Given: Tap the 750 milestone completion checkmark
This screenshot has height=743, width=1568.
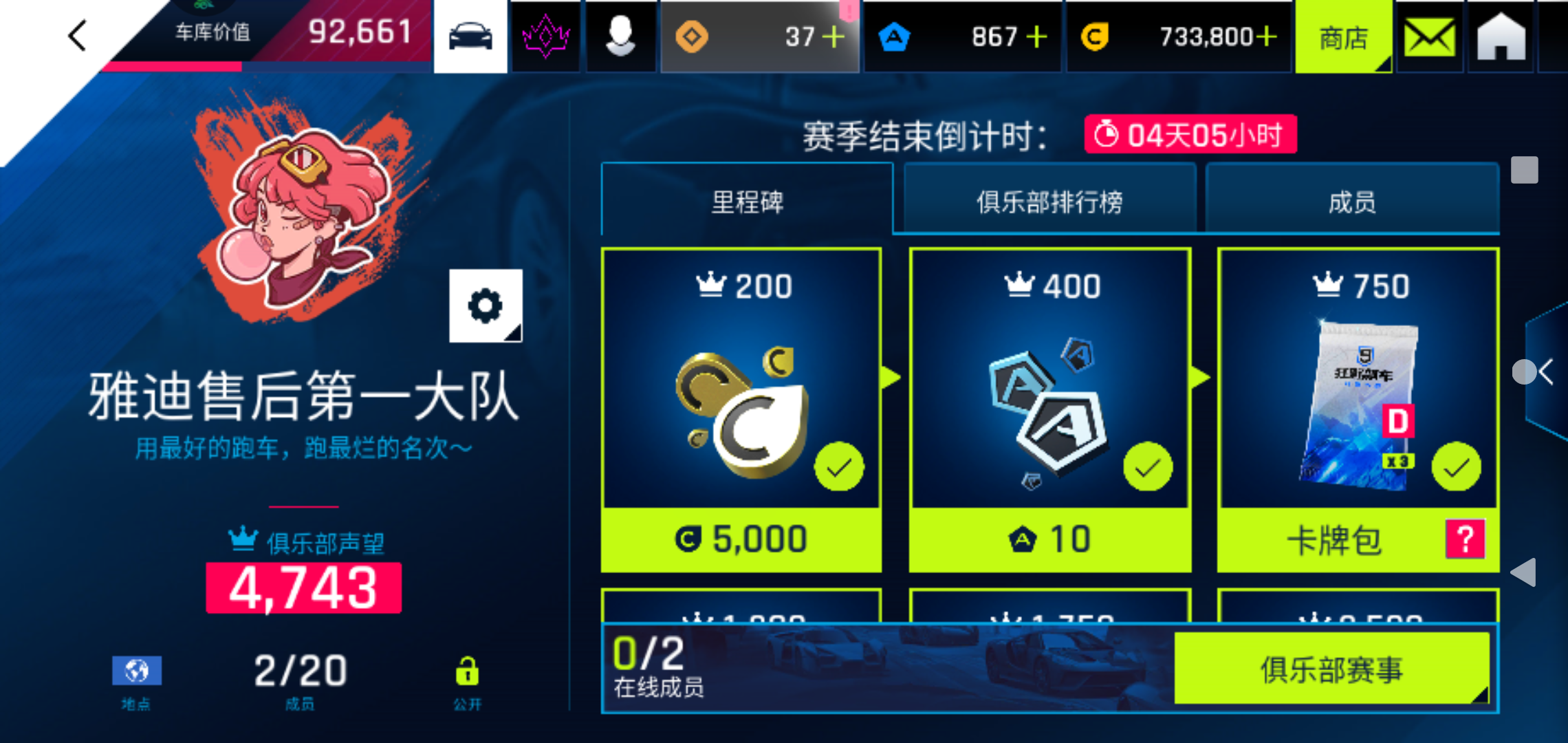Looking at the screenshot, I should [1455, 465].
